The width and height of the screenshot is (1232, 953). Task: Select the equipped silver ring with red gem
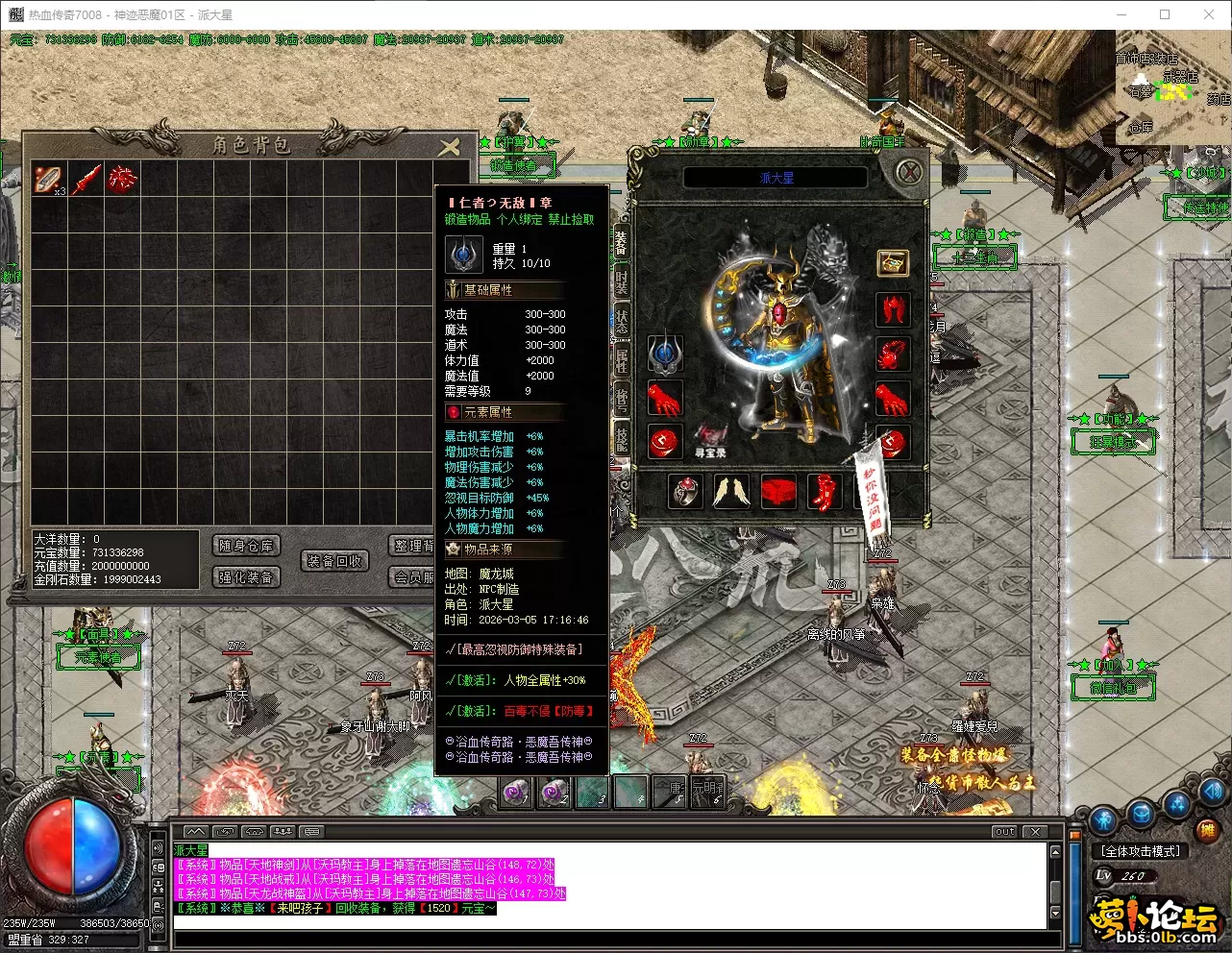tap(685, 492)
